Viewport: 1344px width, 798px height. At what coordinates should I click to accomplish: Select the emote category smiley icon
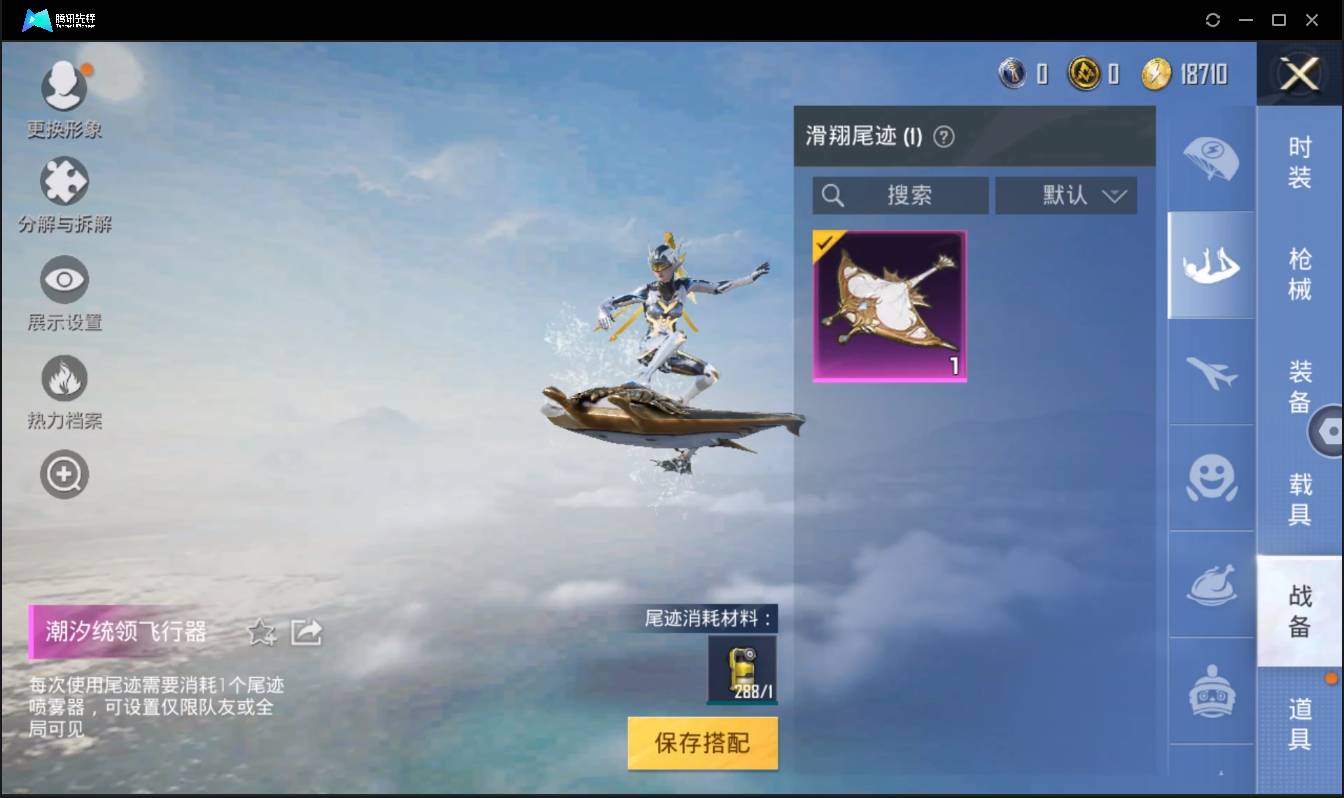[1210, 479]
